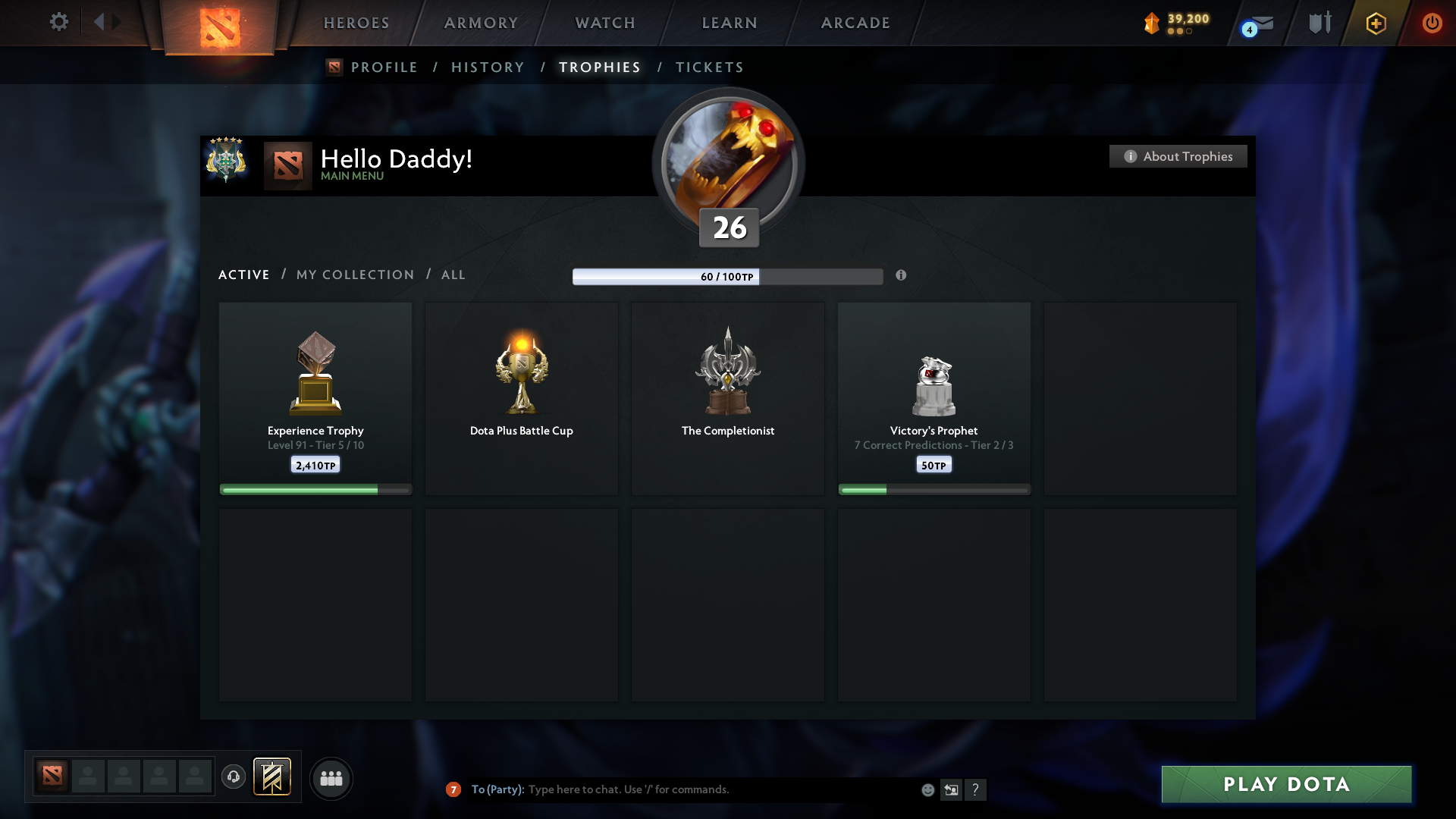Screen dimensions: 1456x819
Task: Toggle the party voice chat headset icon
Action: click(234, 777)
